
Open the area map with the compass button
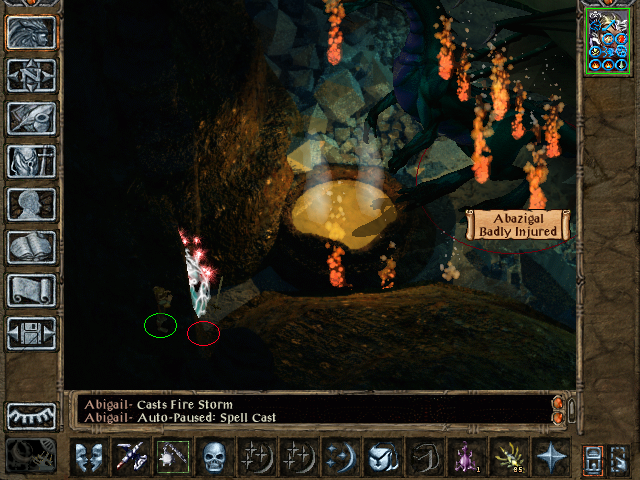pos(31,76)
